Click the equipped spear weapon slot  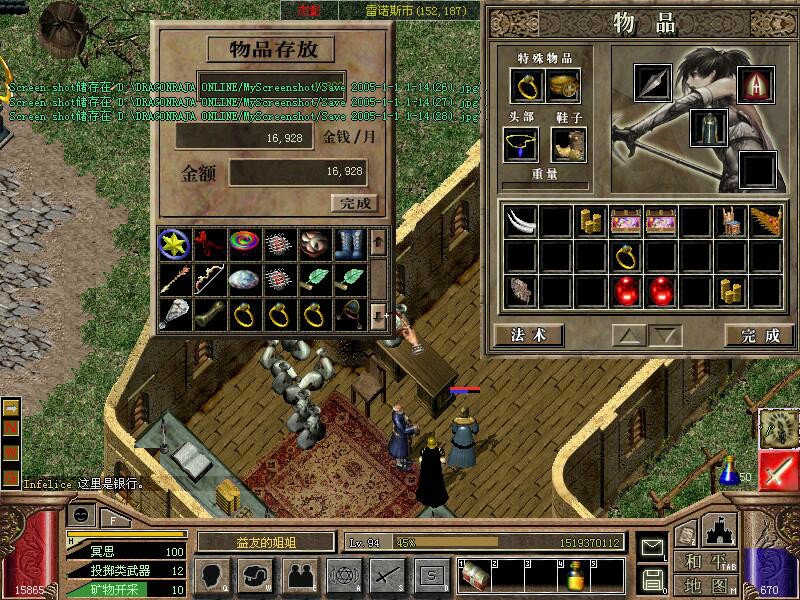click(654, 85)
